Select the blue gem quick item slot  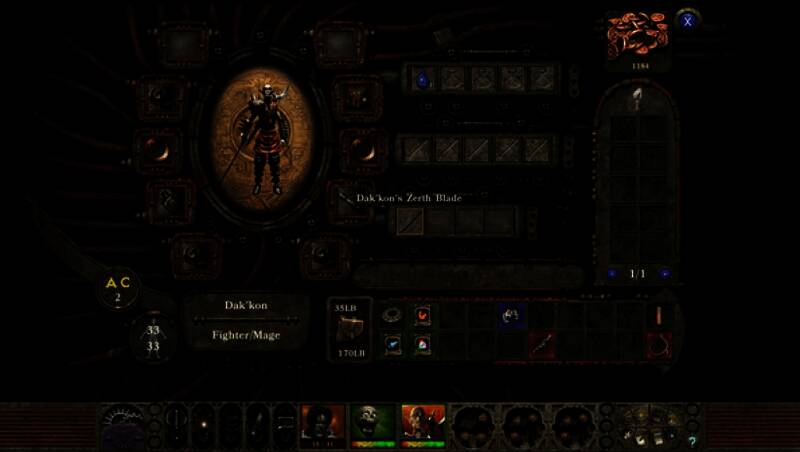point(422,79)
